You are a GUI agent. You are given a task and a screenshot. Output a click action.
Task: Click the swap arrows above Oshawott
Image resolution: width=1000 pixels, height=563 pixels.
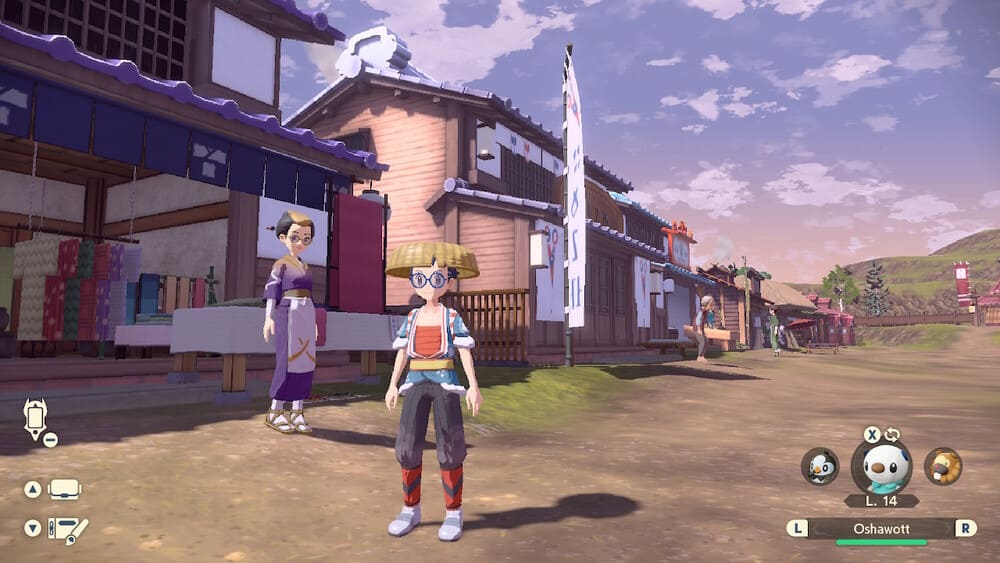point(892,435)
